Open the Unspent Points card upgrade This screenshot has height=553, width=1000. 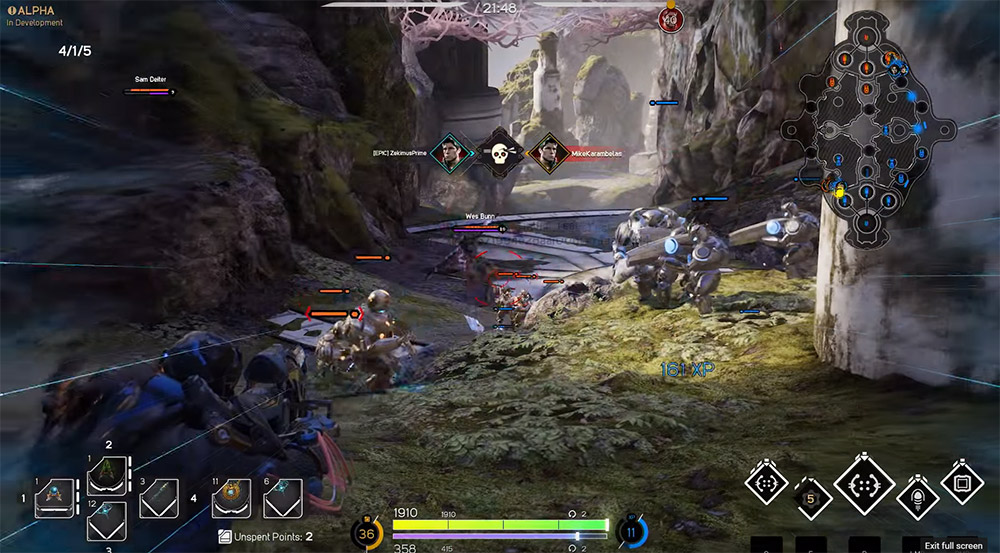pos(265,537)
